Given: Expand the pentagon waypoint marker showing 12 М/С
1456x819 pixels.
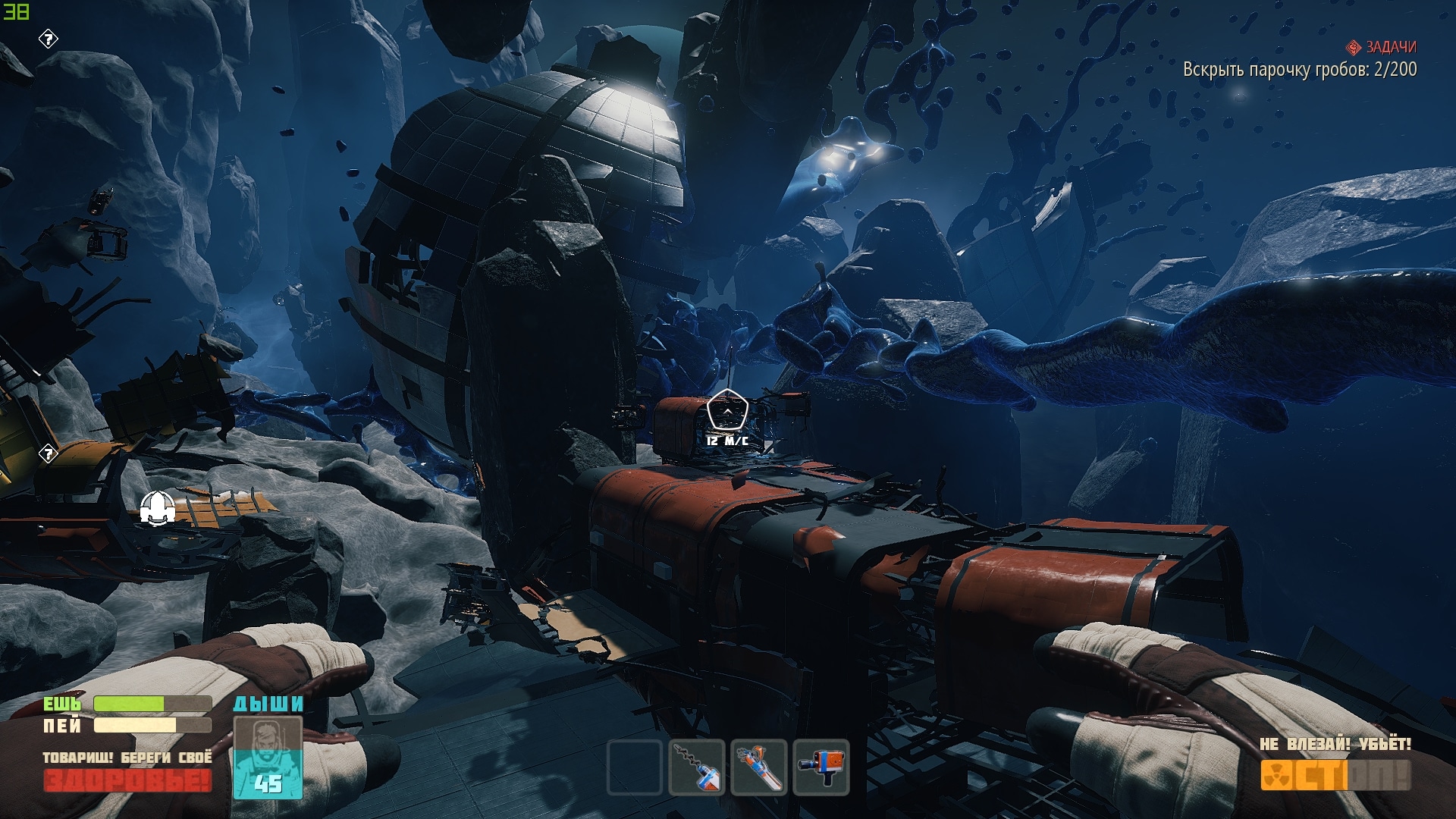Looking at the screenshot, I should pos(728,409).
